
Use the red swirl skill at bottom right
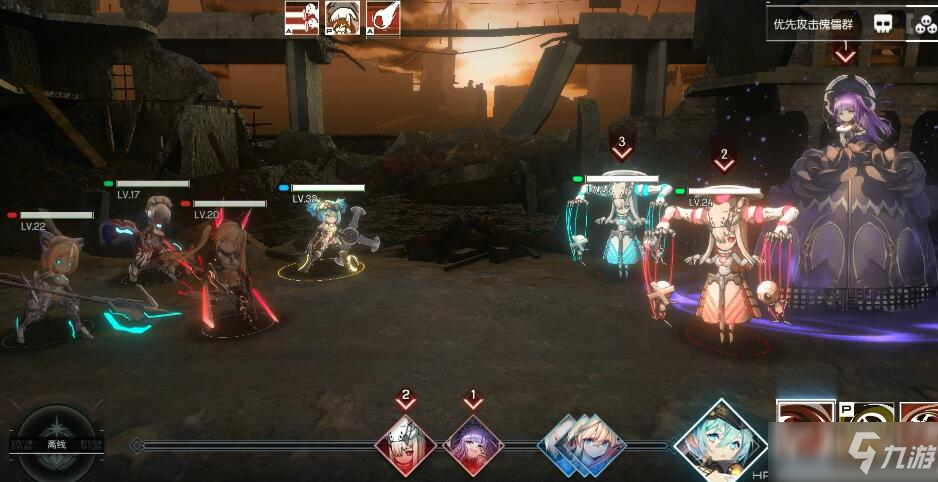click(x=805, y=422)
